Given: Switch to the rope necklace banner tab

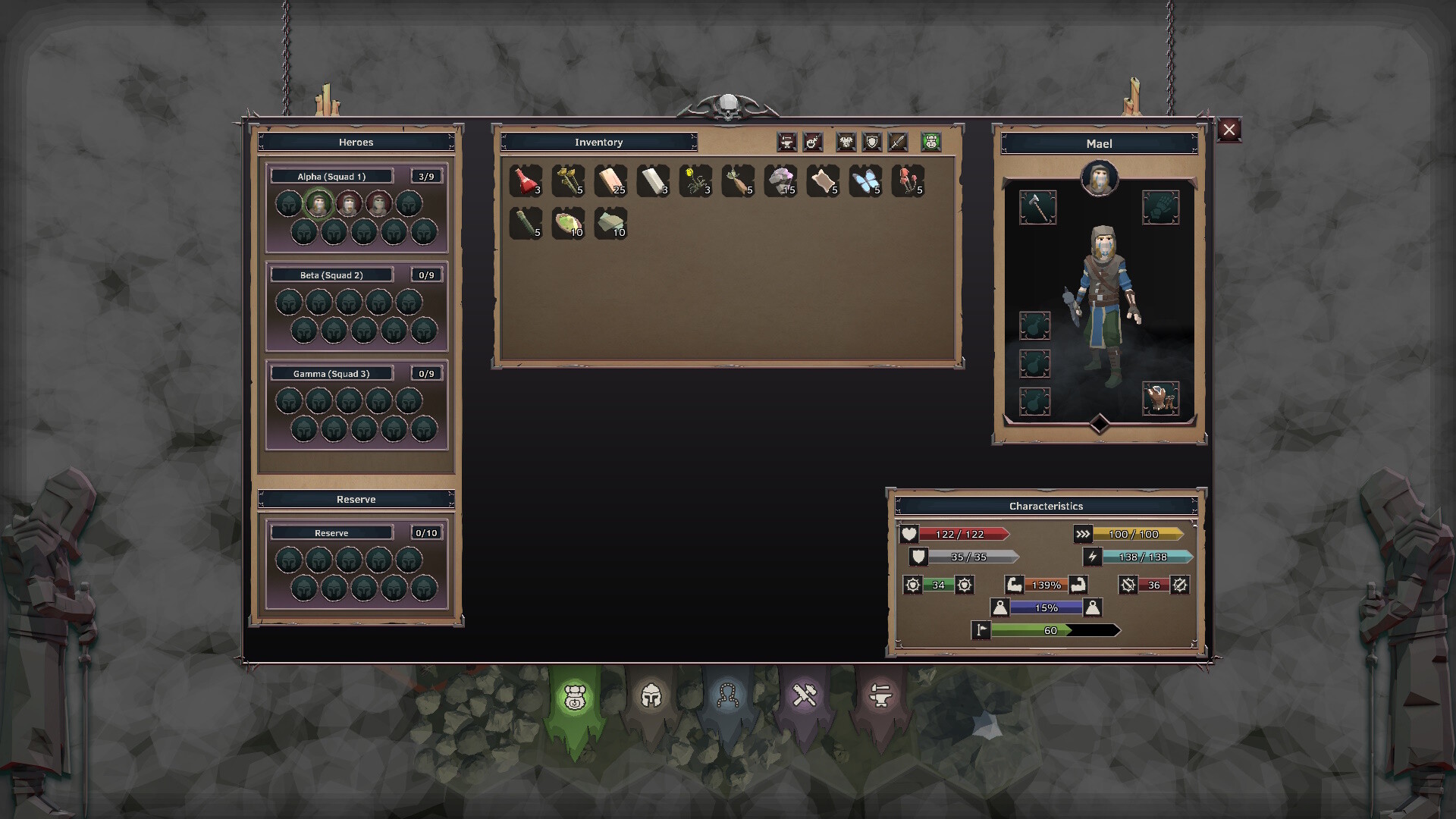Looking at the screenshot, I should tap(728, 695).
